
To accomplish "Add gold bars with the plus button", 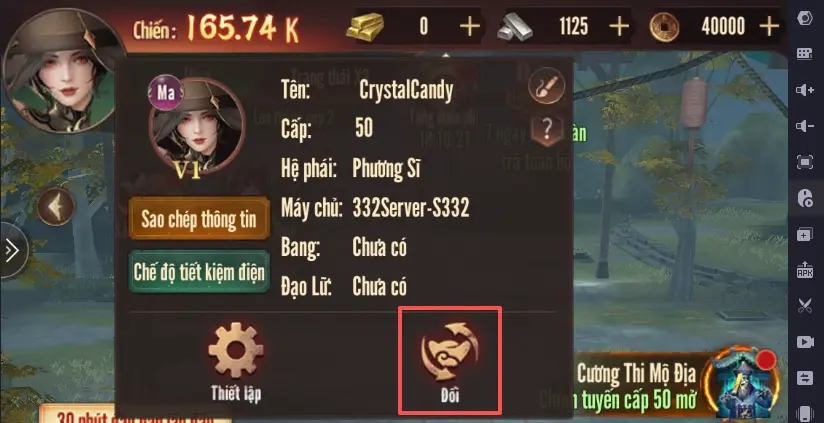I will 468,27.
